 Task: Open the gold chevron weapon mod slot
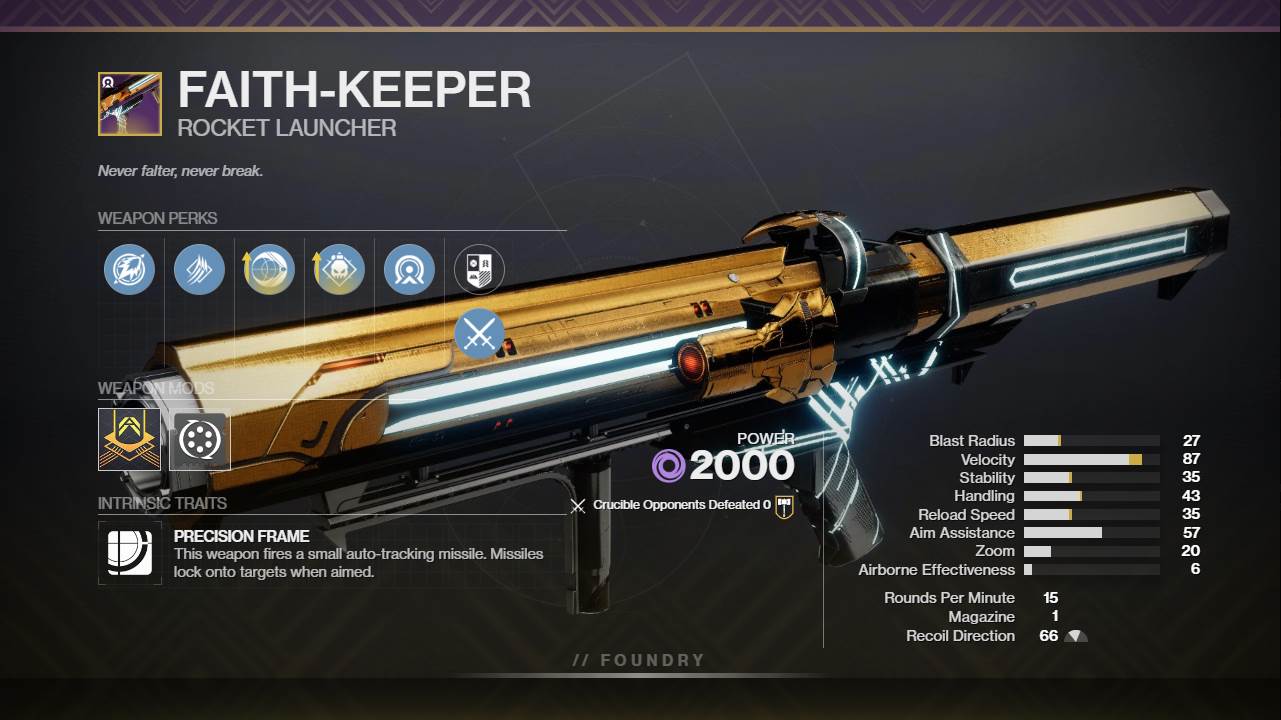129,439
